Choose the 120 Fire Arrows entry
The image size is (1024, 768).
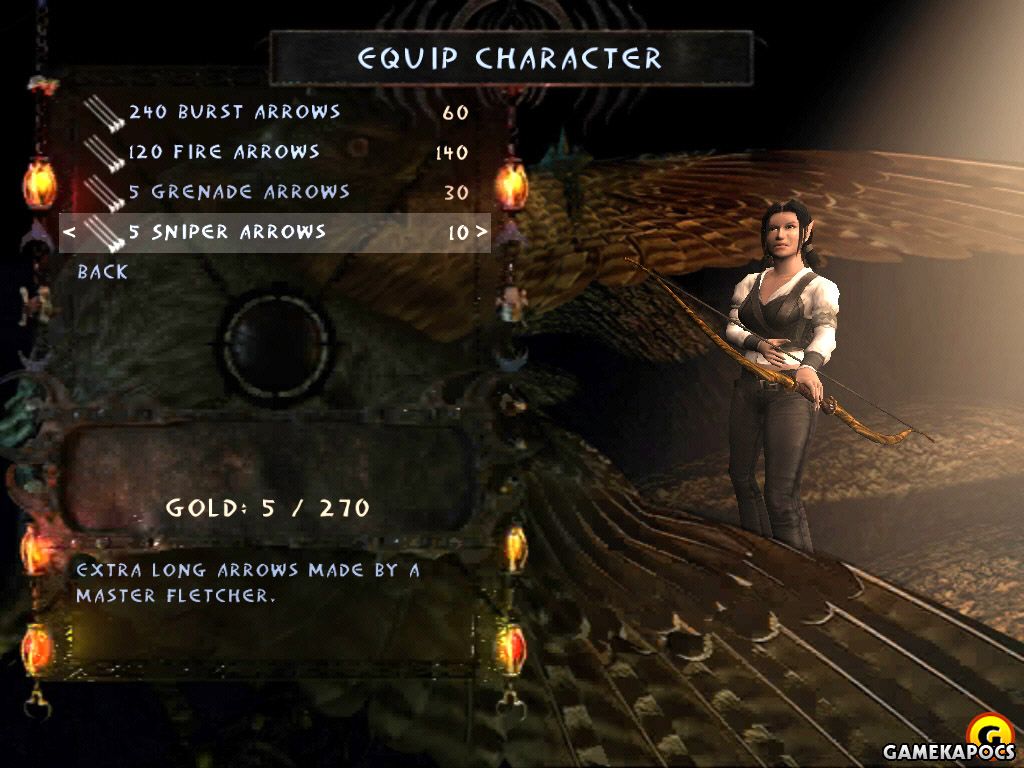tap(224, 152)
